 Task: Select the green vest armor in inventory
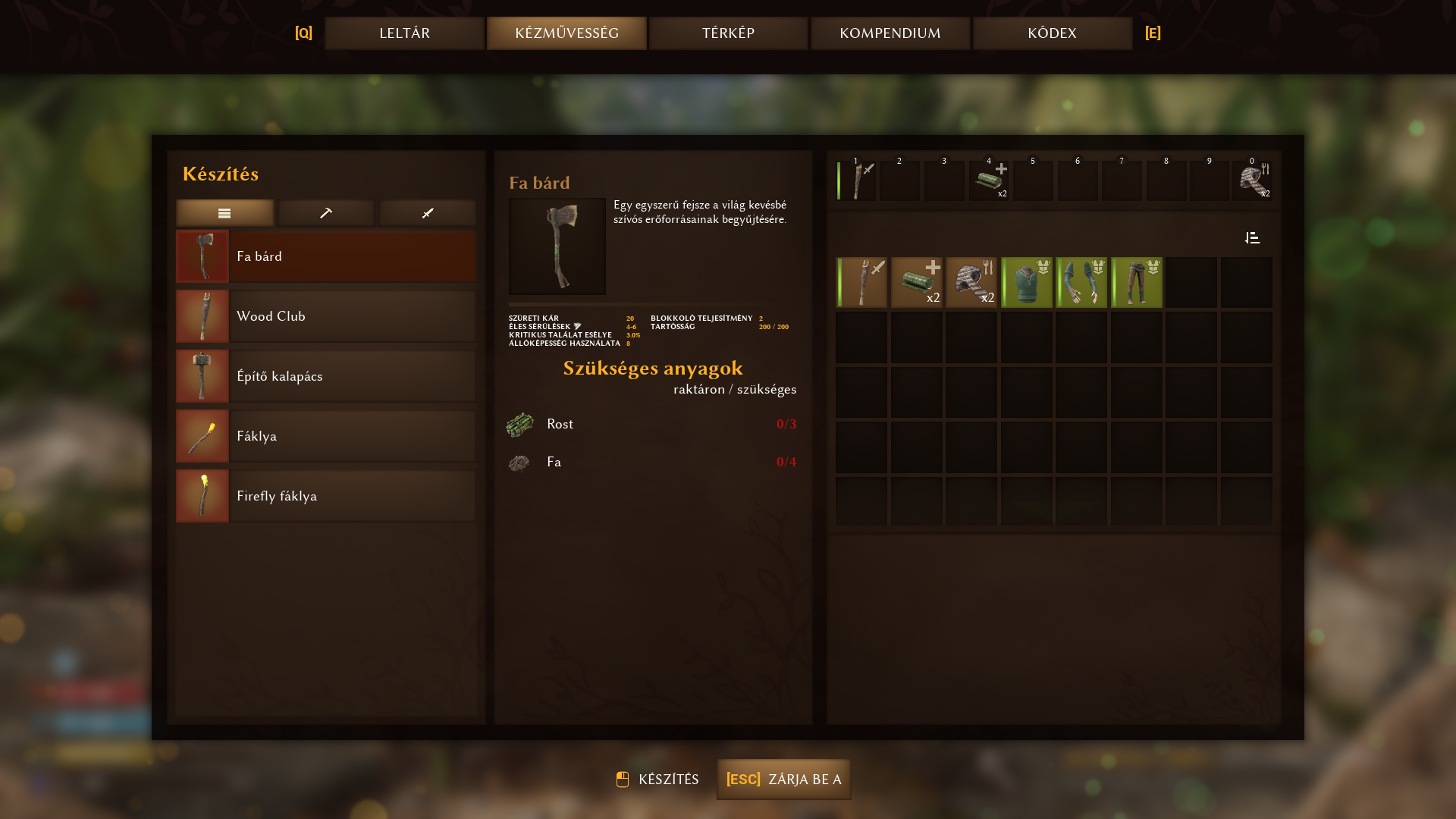[x=1027, y=283]
